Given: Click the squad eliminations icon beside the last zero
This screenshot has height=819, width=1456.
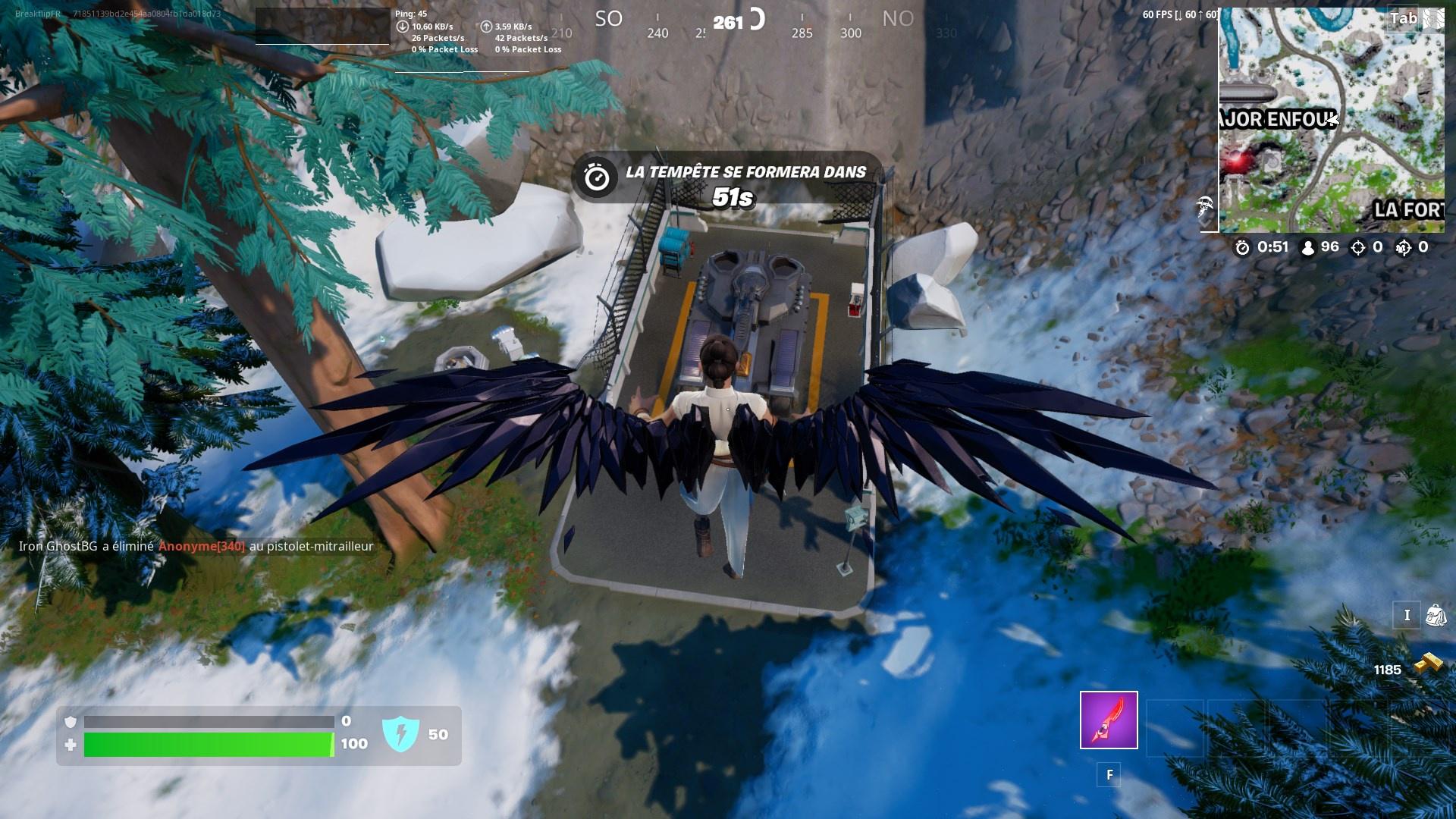Looking at the screenshot, I should [x=1402, y=246].
